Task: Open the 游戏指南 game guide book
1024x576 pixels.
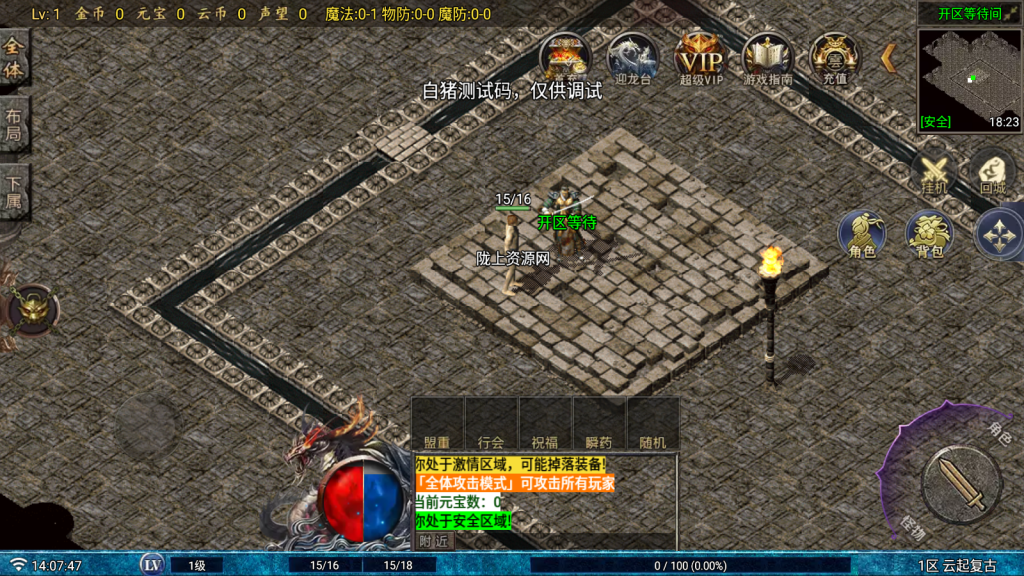Action: 767,56
